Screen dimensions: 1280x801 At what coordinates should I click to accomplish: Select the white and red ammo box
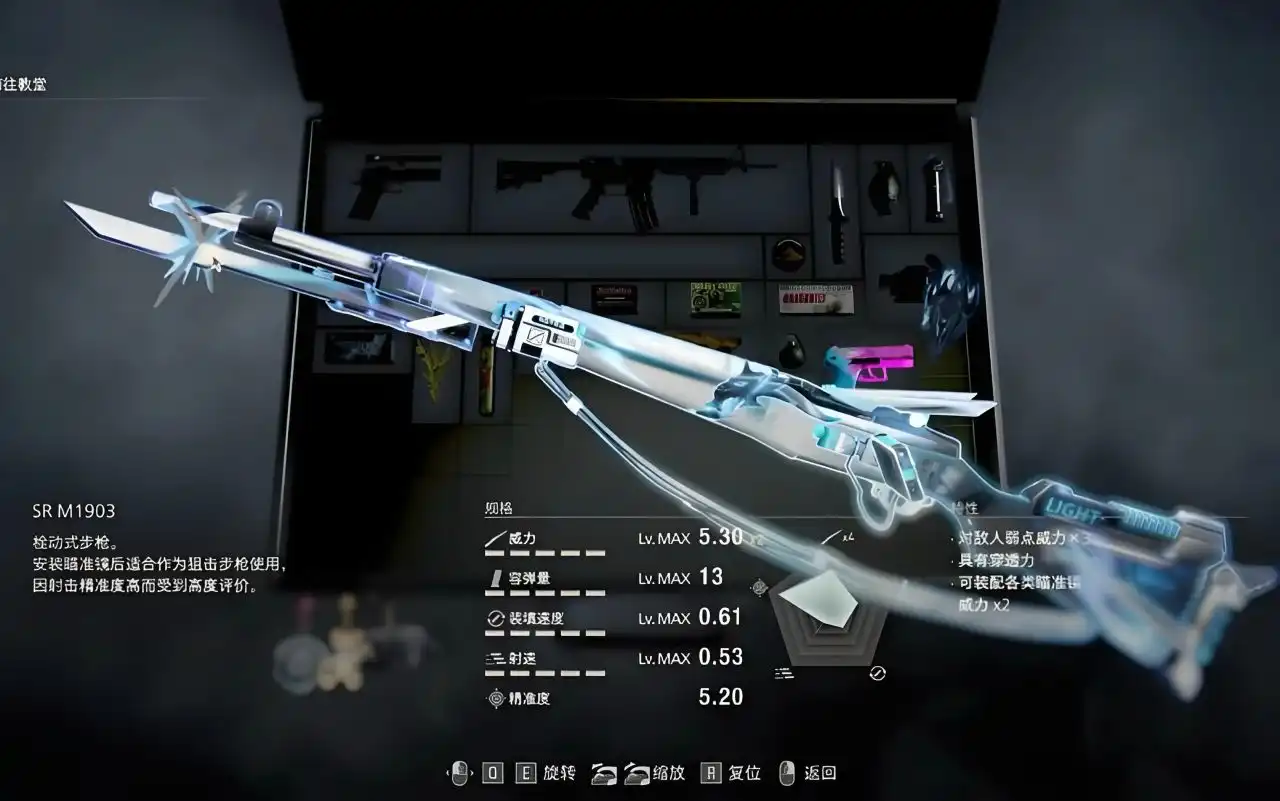tap(815, 297)
